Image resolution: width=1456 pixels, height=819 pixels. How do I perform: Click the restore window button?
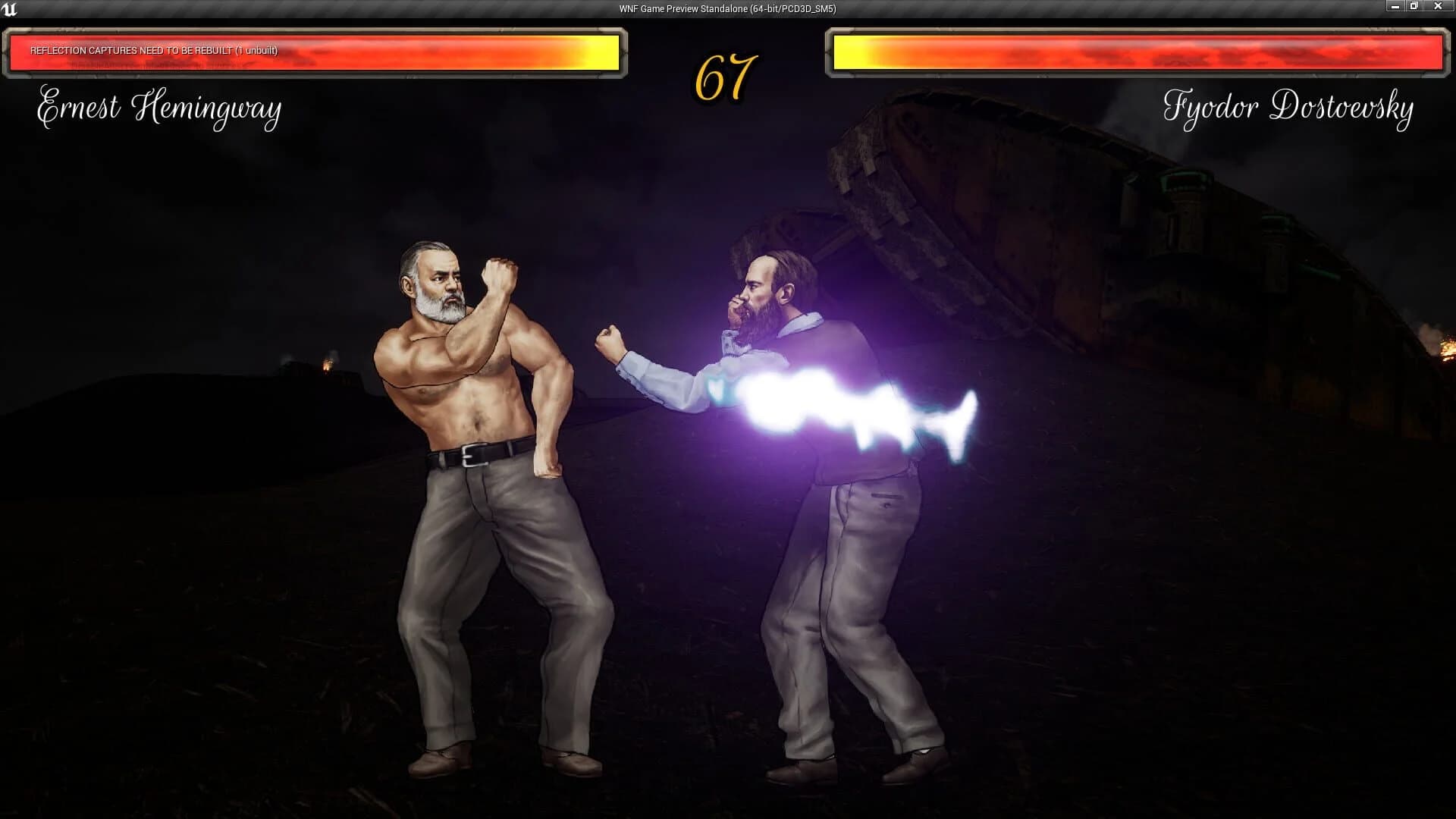coord(1413,6)
